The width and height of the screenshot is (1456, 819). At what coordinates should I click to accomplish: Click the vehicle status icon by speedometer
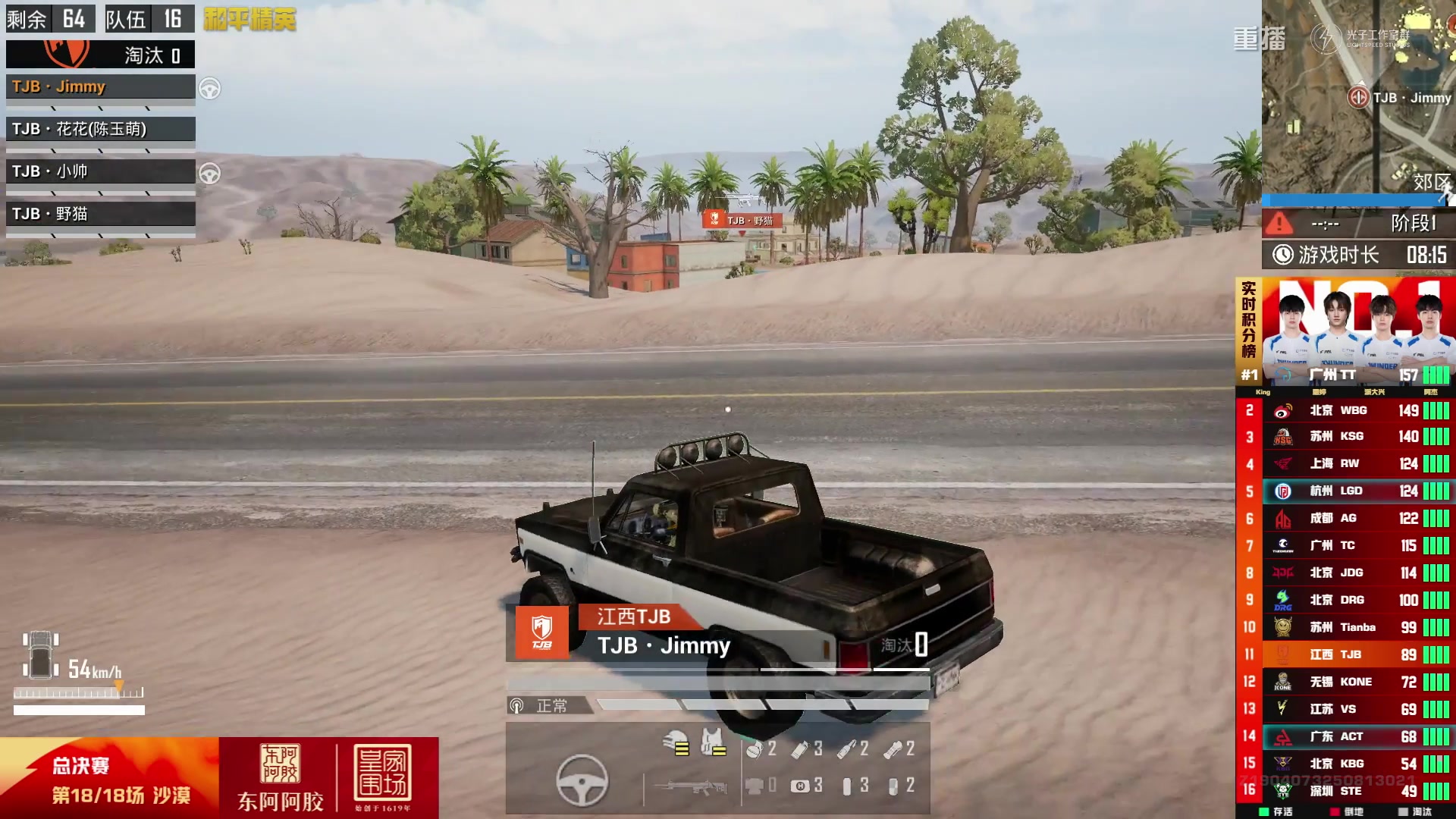[40, 654]
